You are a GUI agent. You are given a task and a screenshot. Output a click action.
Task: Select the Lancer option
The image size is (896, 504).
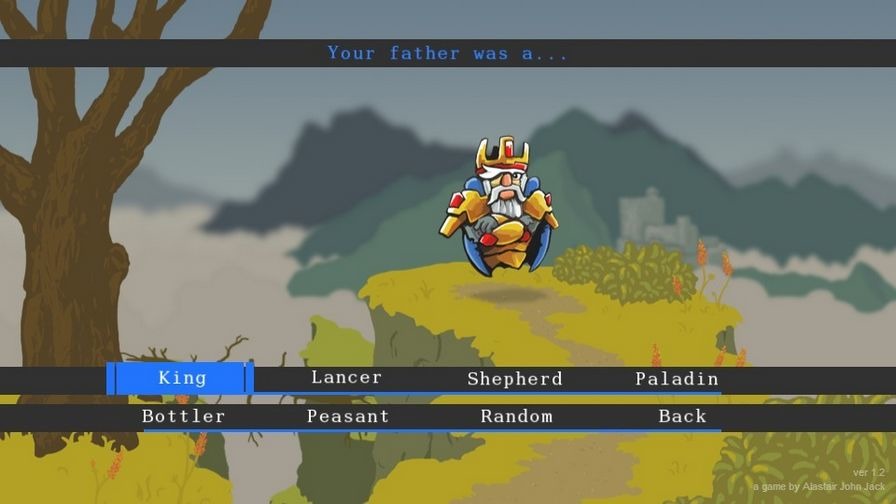346,378
